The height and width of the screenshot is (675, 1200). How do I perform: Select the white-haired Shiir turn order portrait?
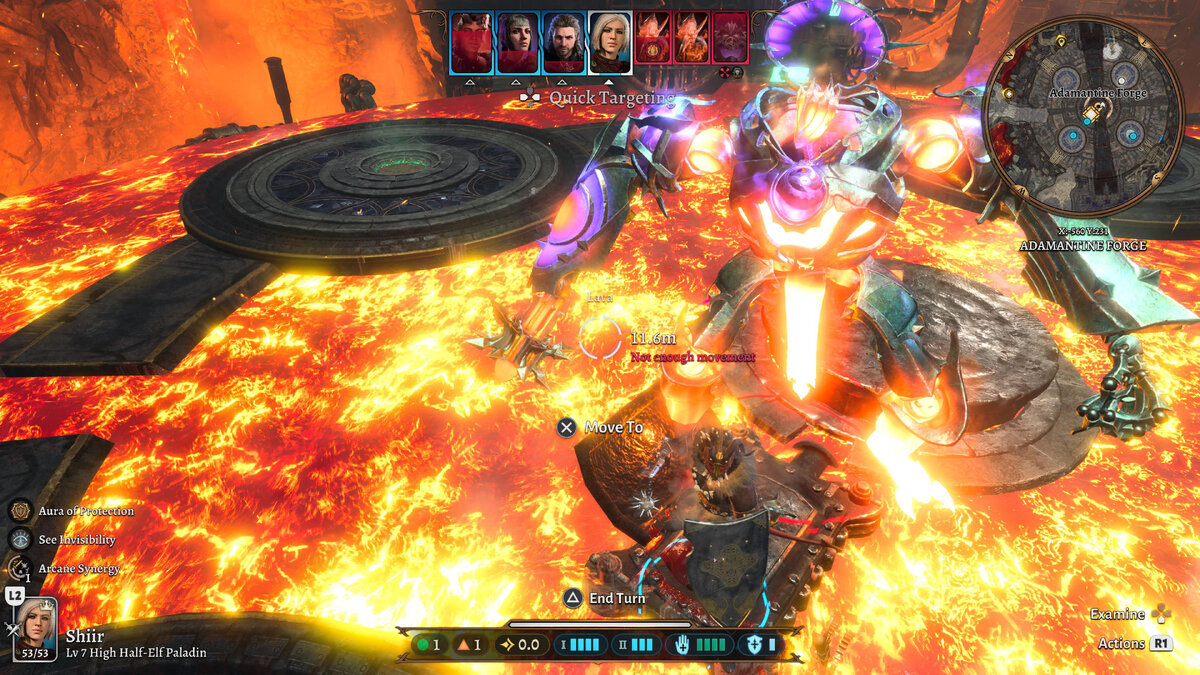tap(609, 40)
